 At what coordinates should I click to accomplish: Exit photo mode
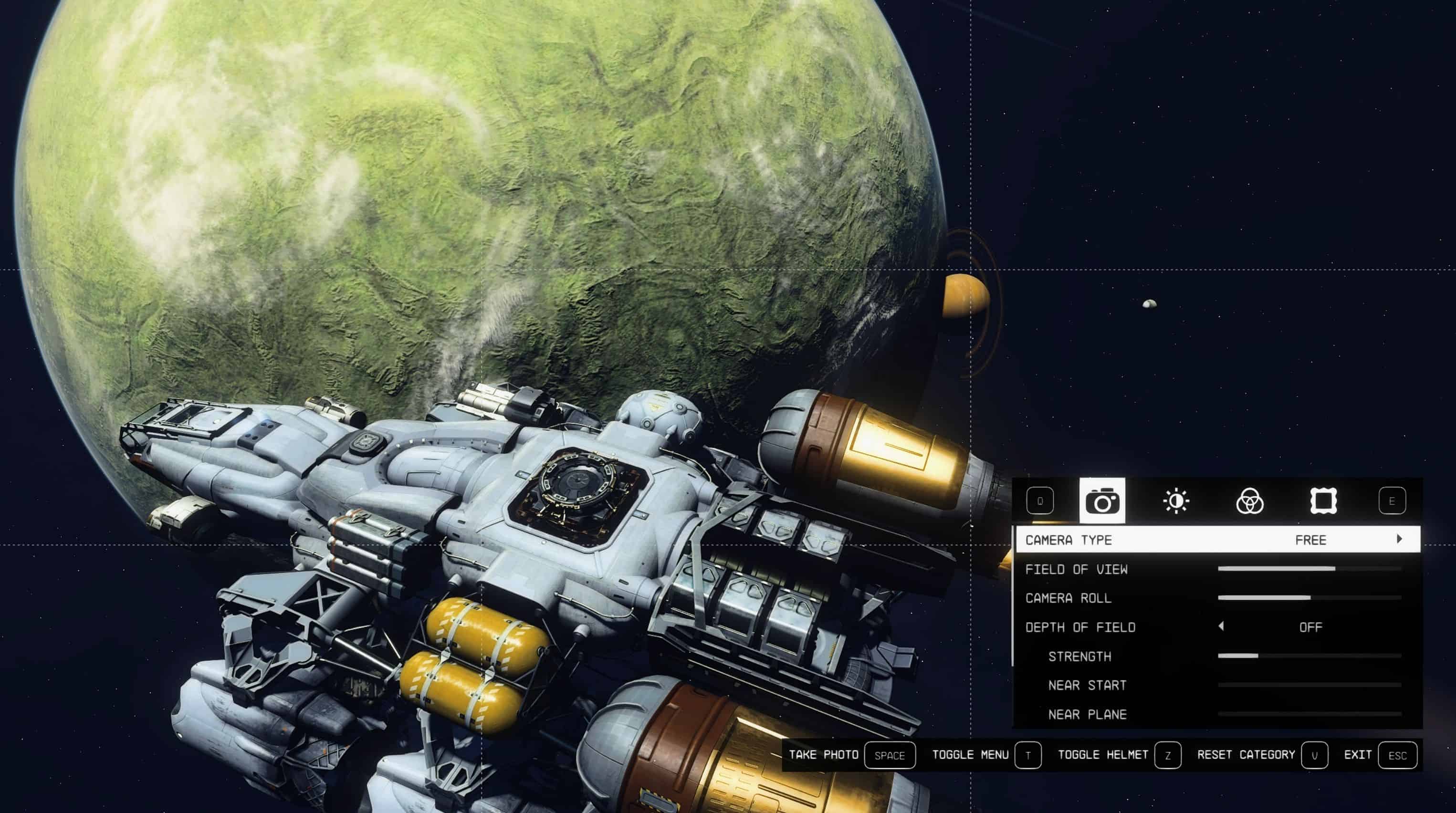coord(1397,755)
